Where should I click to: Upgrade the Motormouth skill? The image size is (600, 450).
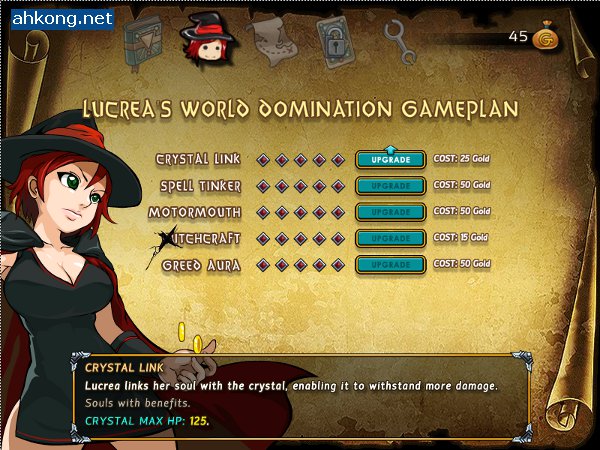point(390,212)
